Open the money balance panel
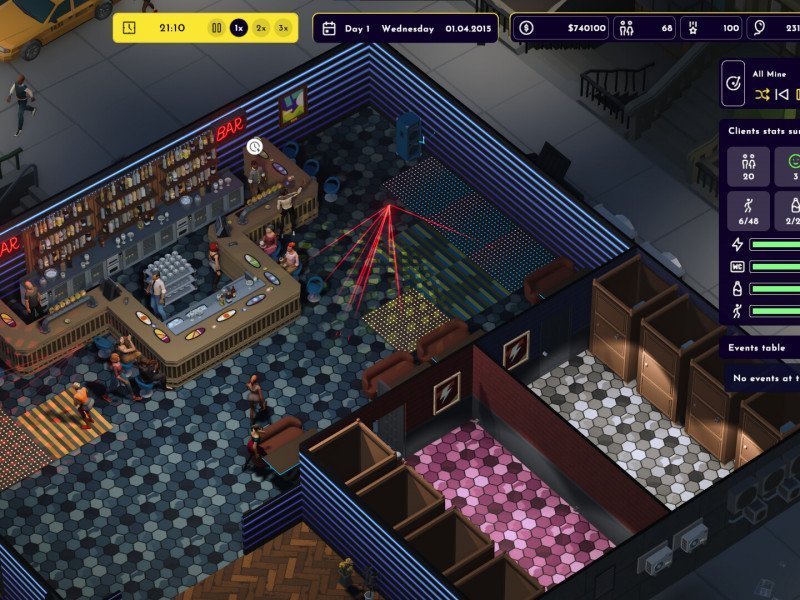This screenshot has width=800, height=600. click(x=563, y=28)
